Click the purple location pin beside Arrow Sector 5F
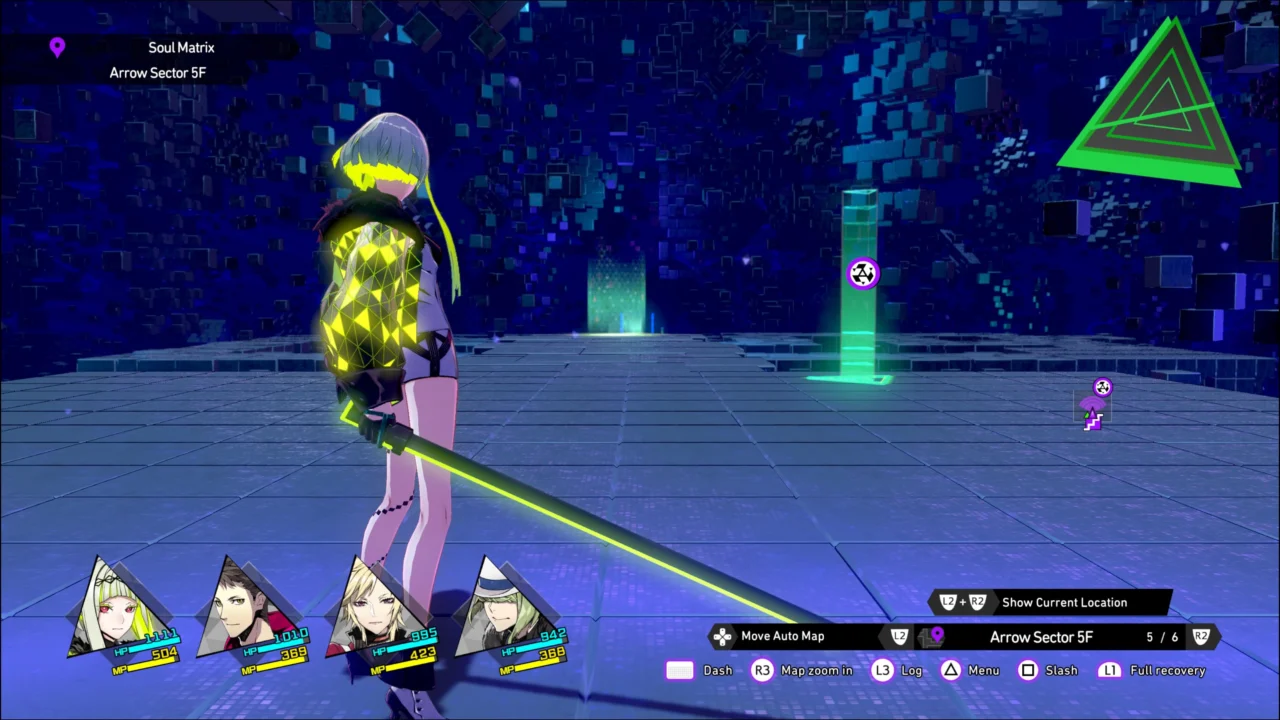Viewport: 1280px width, 720px height. (x=937, y=633)
